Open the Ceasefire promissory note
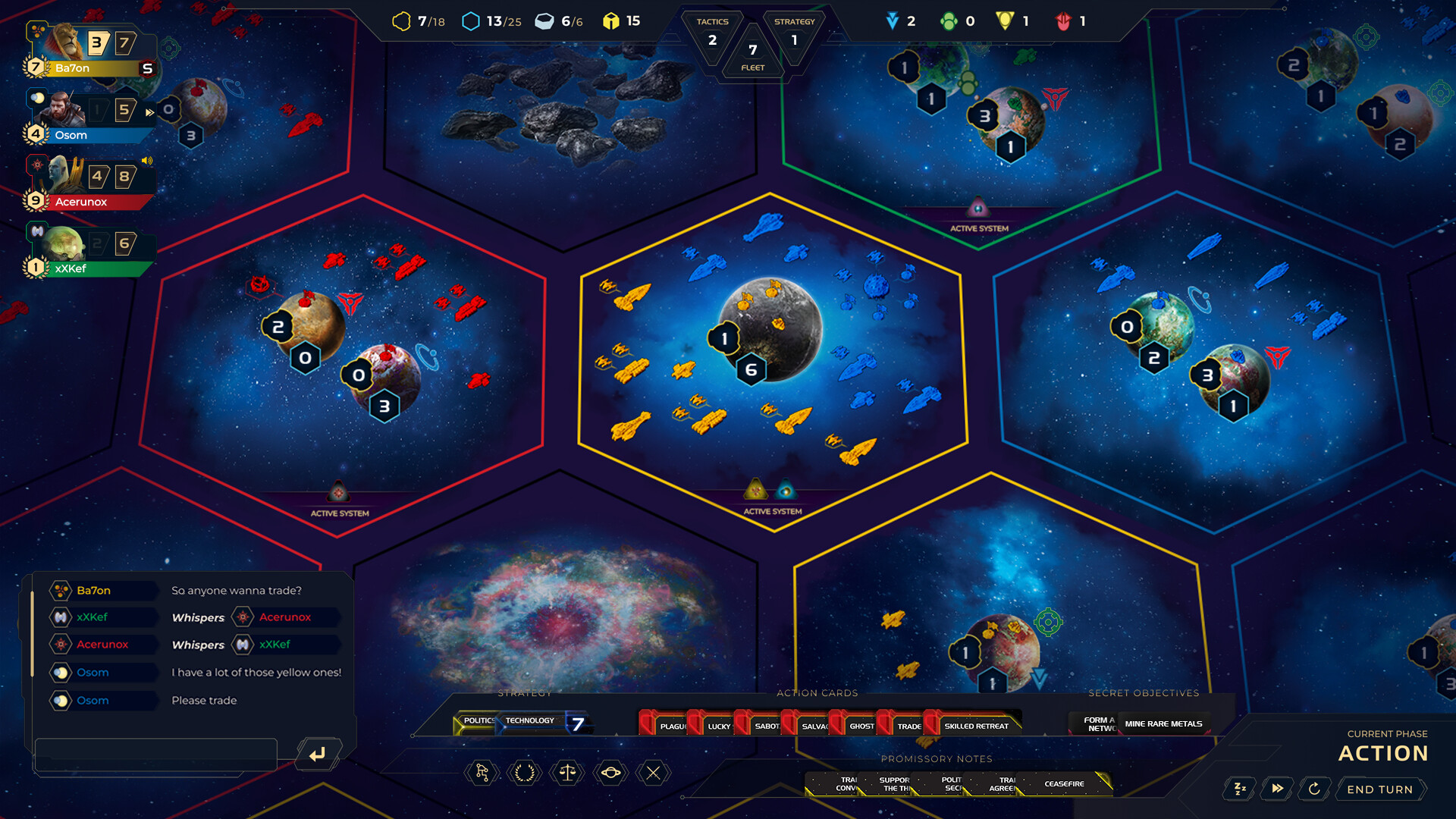This screenshot has height=819, width=1456. [x=1065, y=784]
